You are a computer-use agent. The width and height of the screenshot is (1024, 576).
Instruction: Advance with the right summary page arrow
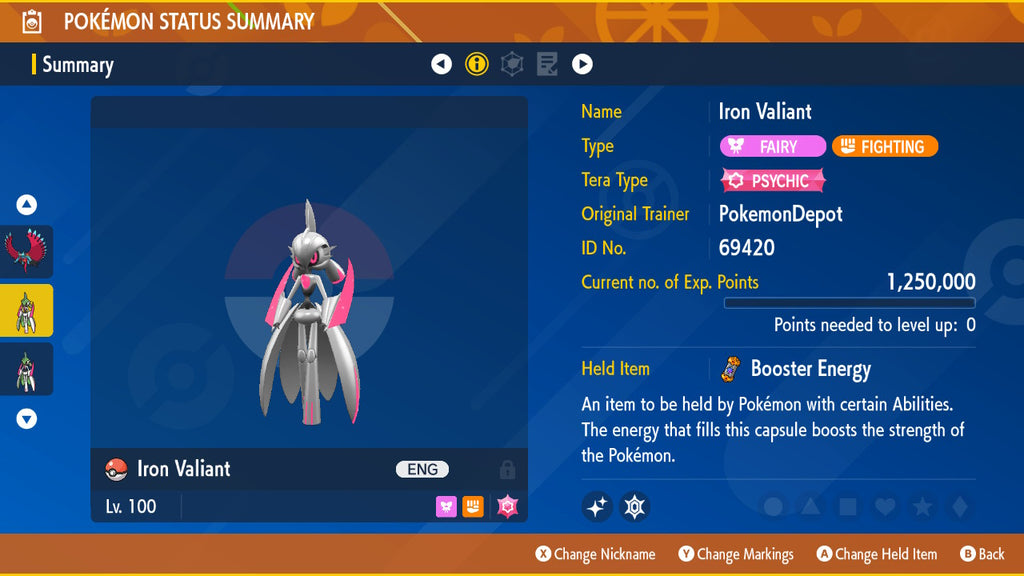pyautogui.click(x=582, y=65)
